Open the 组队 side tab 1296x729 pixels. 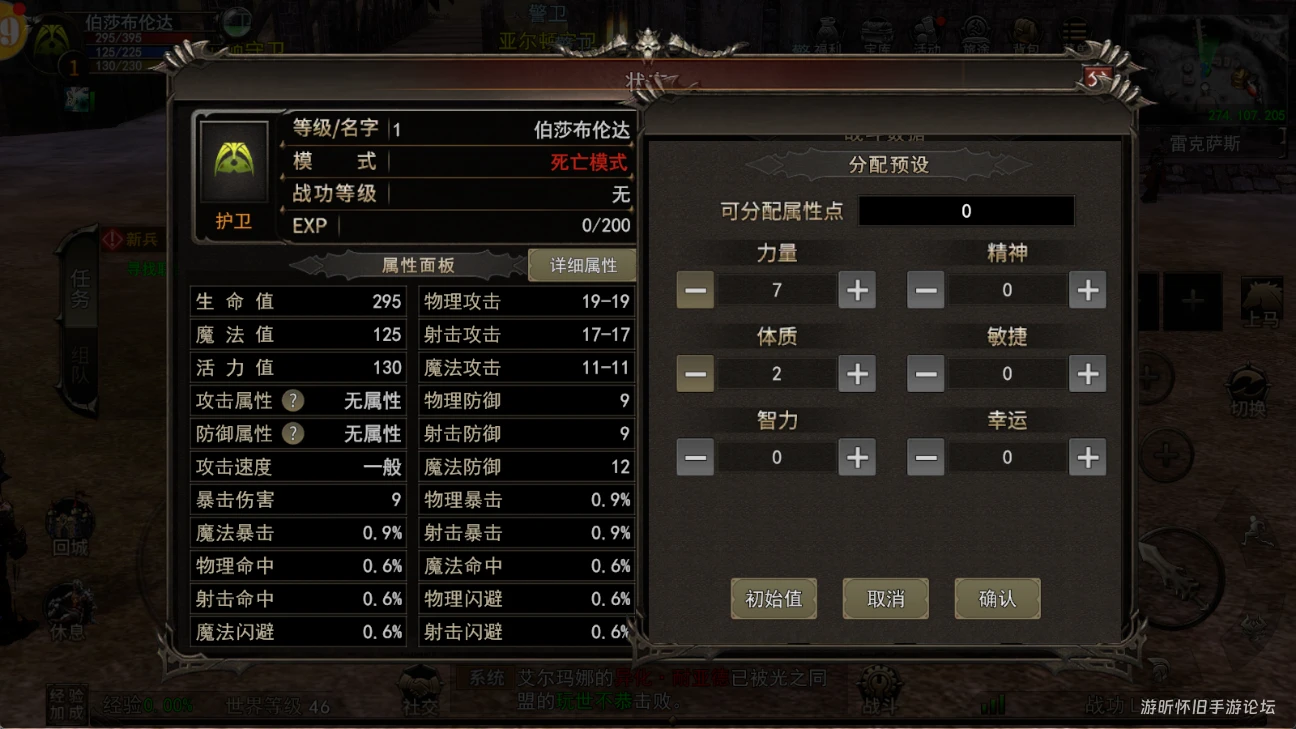78,360
